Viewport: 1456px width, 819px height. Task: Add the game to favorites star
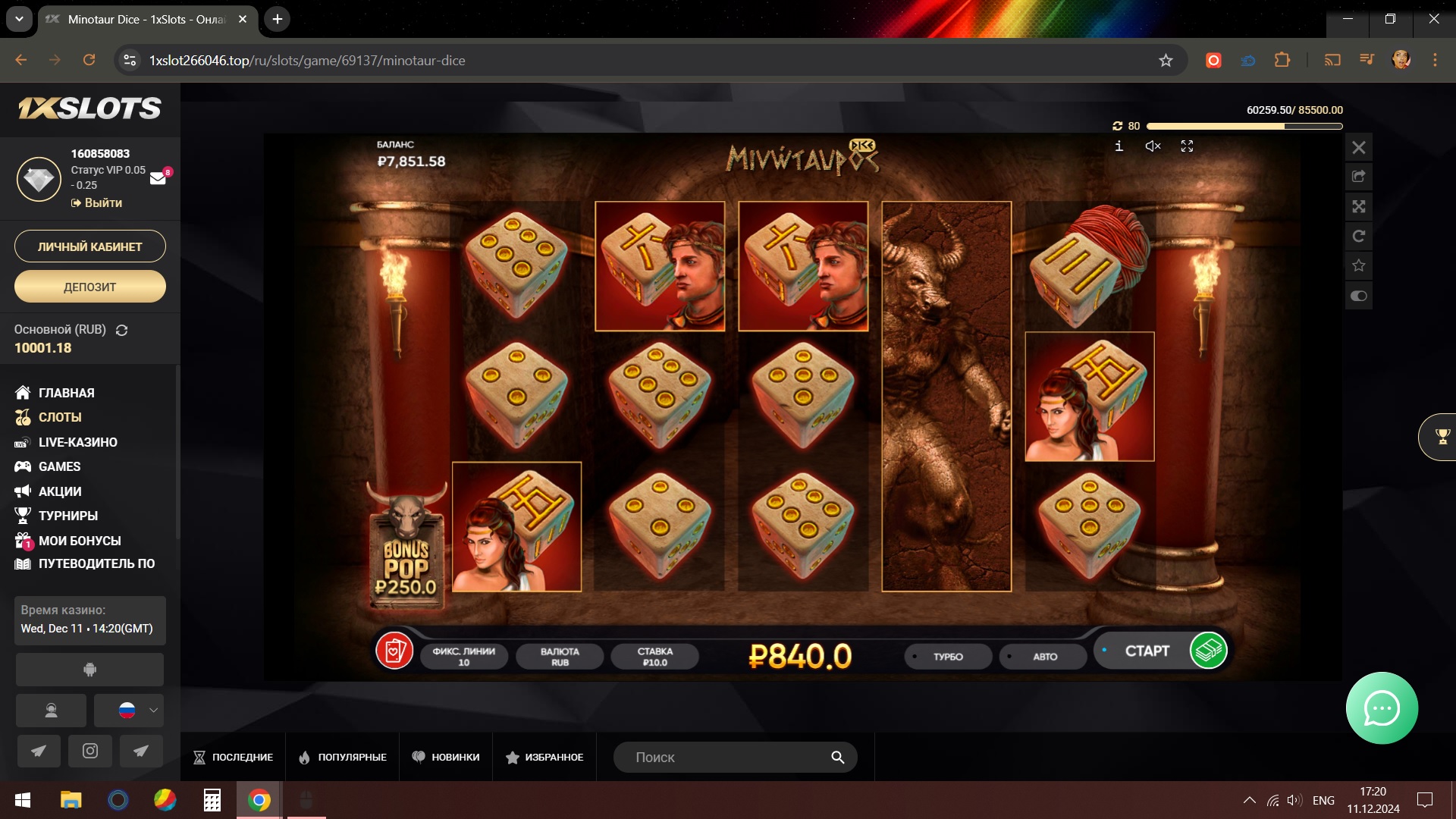point(1358,265)
